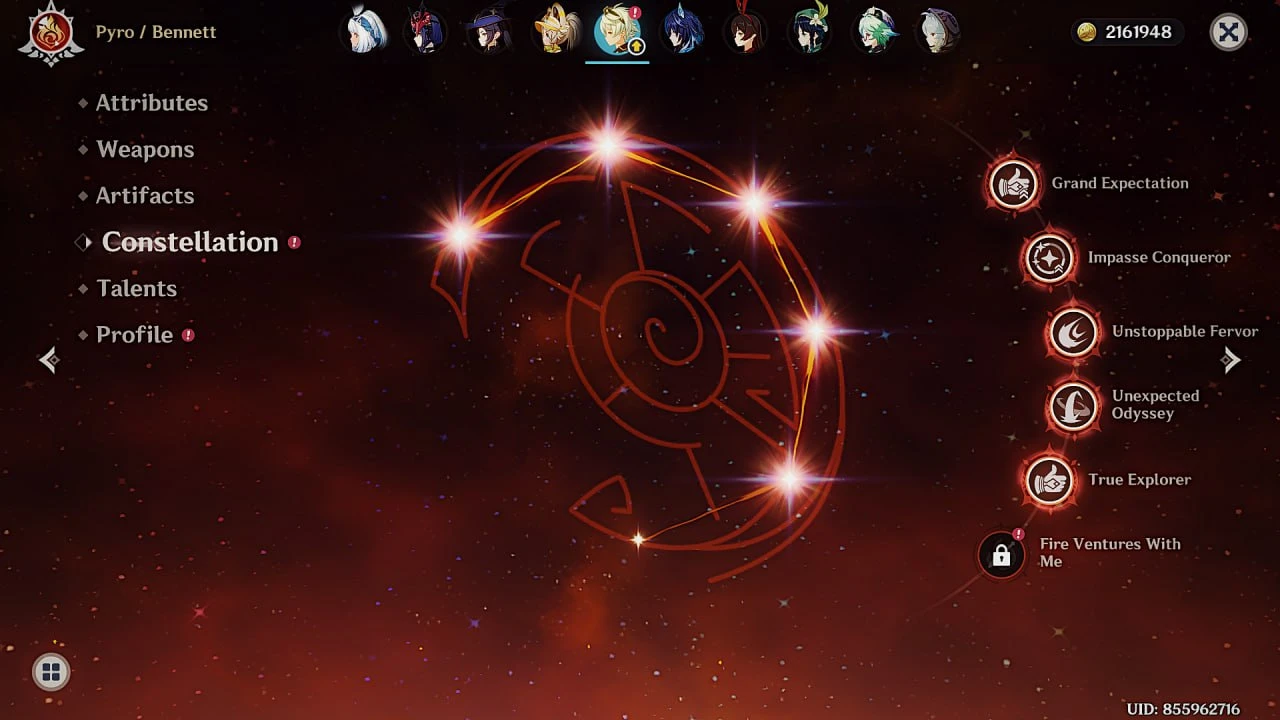Switch to Venti's character portrait
1280x720 pixels.
[x=809, y=31]
